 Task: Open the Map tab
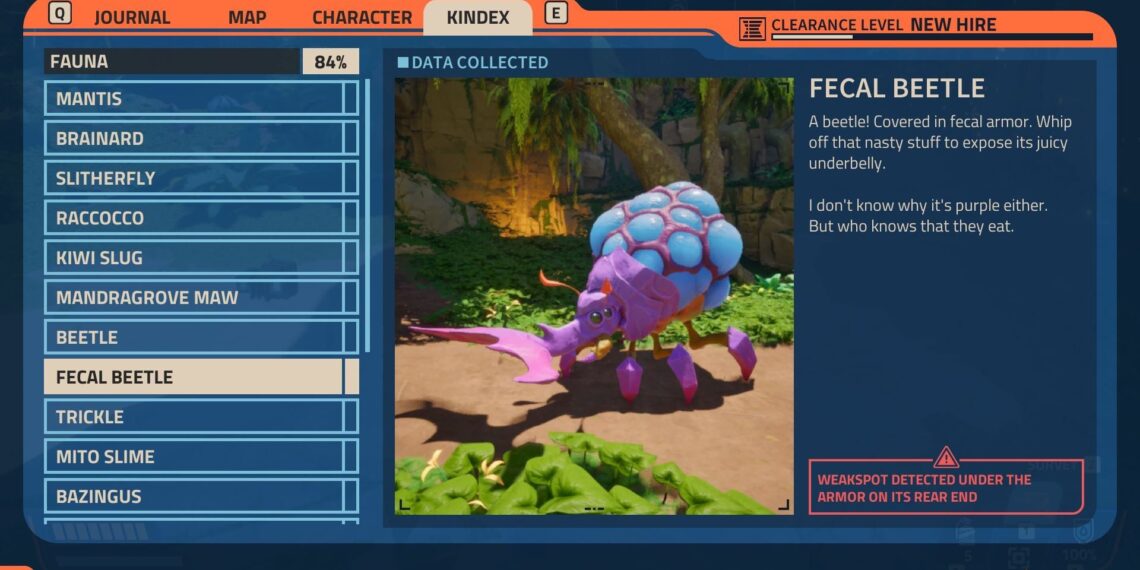click(247, 18)
